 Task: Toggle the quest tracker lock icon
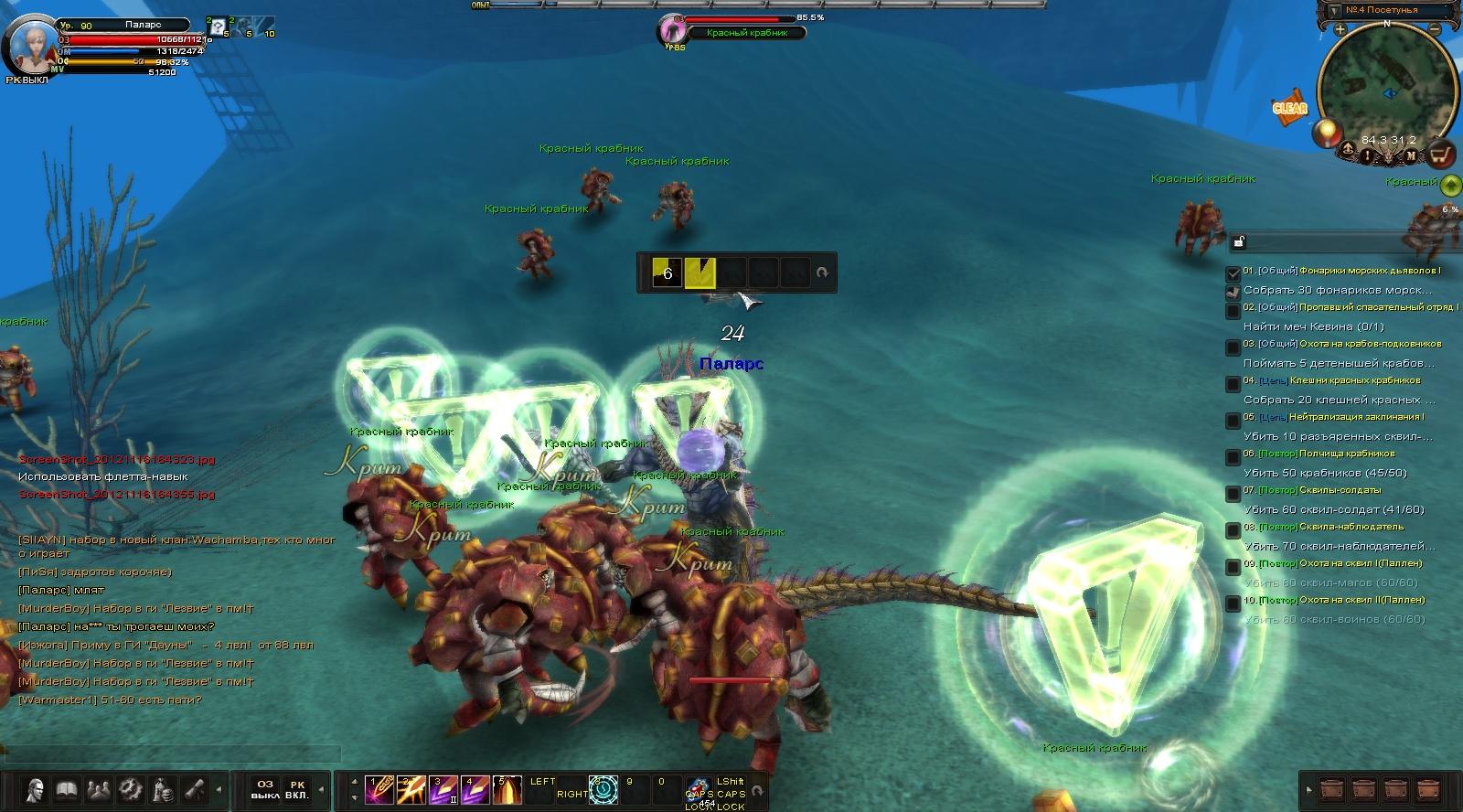pos(1239,242)
